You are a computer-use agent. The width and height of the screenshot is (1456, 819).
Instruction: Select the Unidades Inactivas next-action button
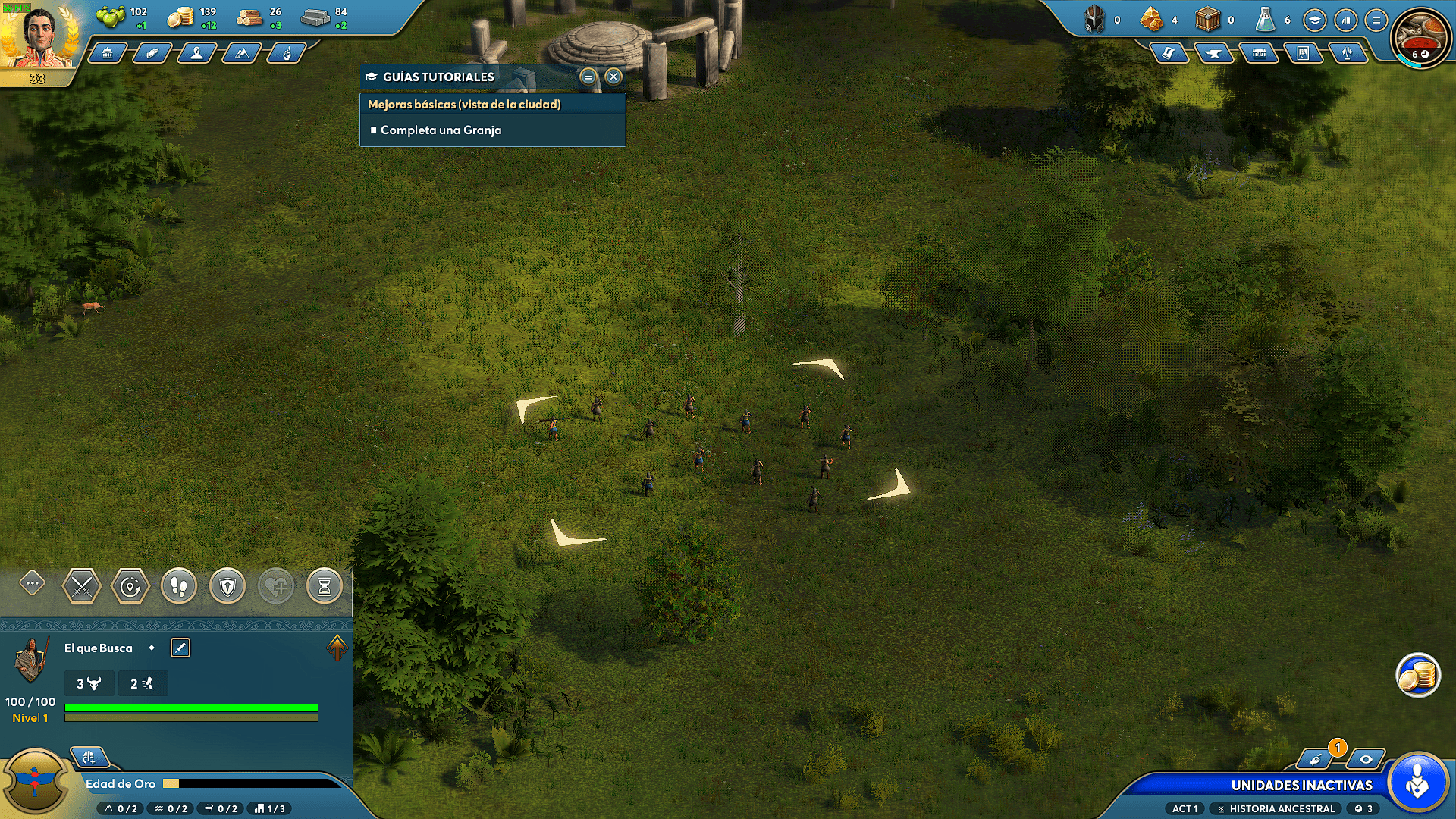pos(1417,783)
